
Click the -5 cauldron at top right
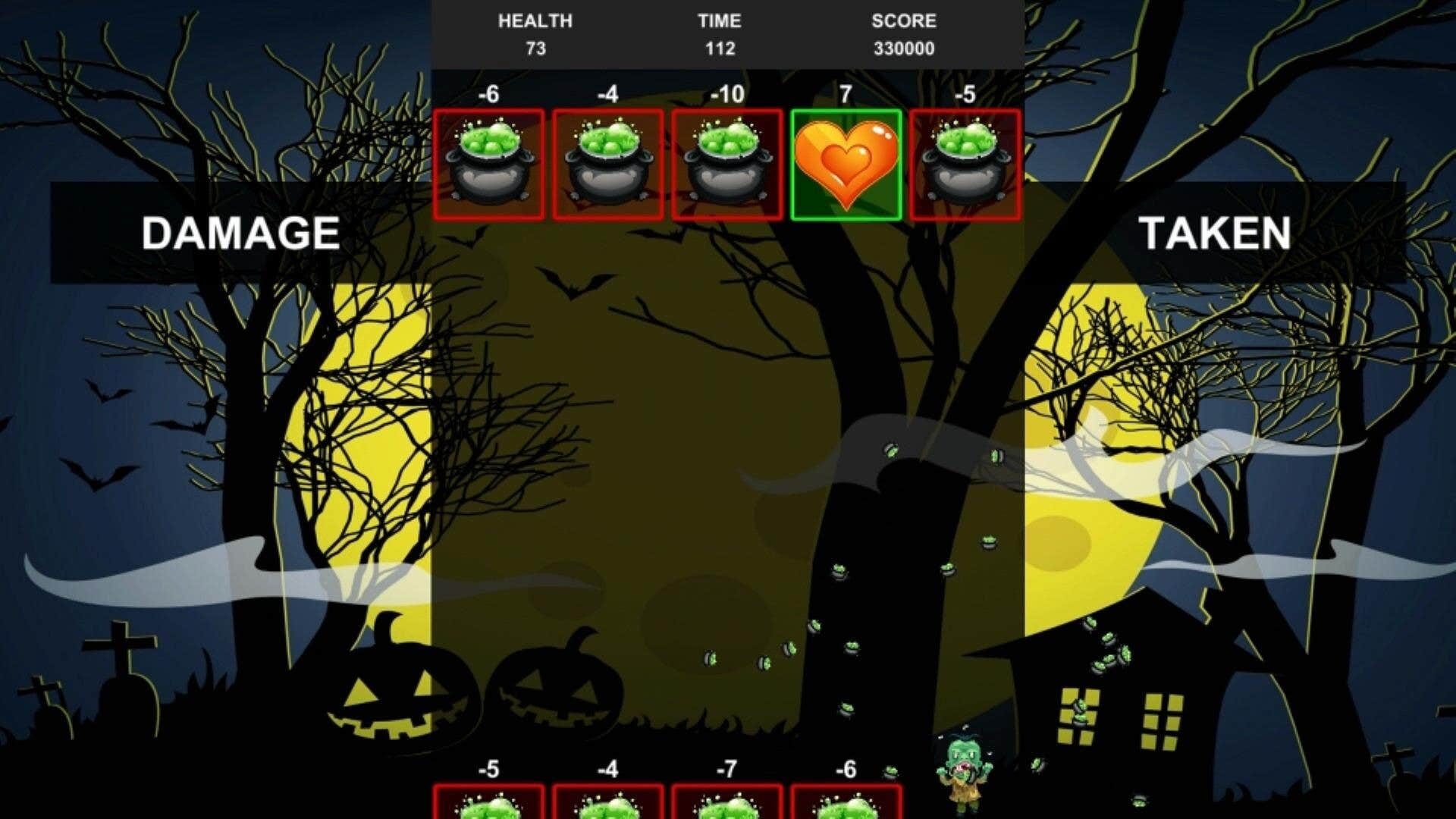(x=965, y=165)
